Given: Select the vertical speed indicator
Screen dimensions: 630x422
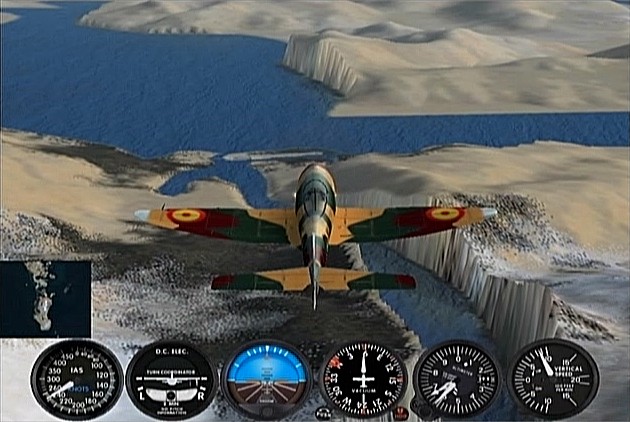Looking at the screenshot, I should pos(553,379).
